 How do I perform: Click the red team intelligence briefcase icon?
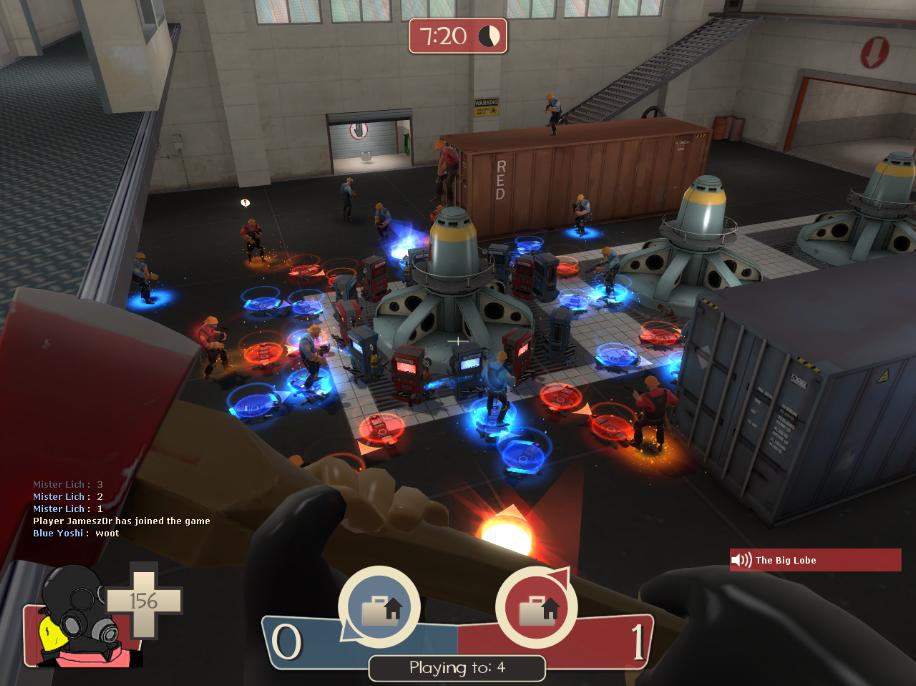pyautogui.click(x=536, y=607)
